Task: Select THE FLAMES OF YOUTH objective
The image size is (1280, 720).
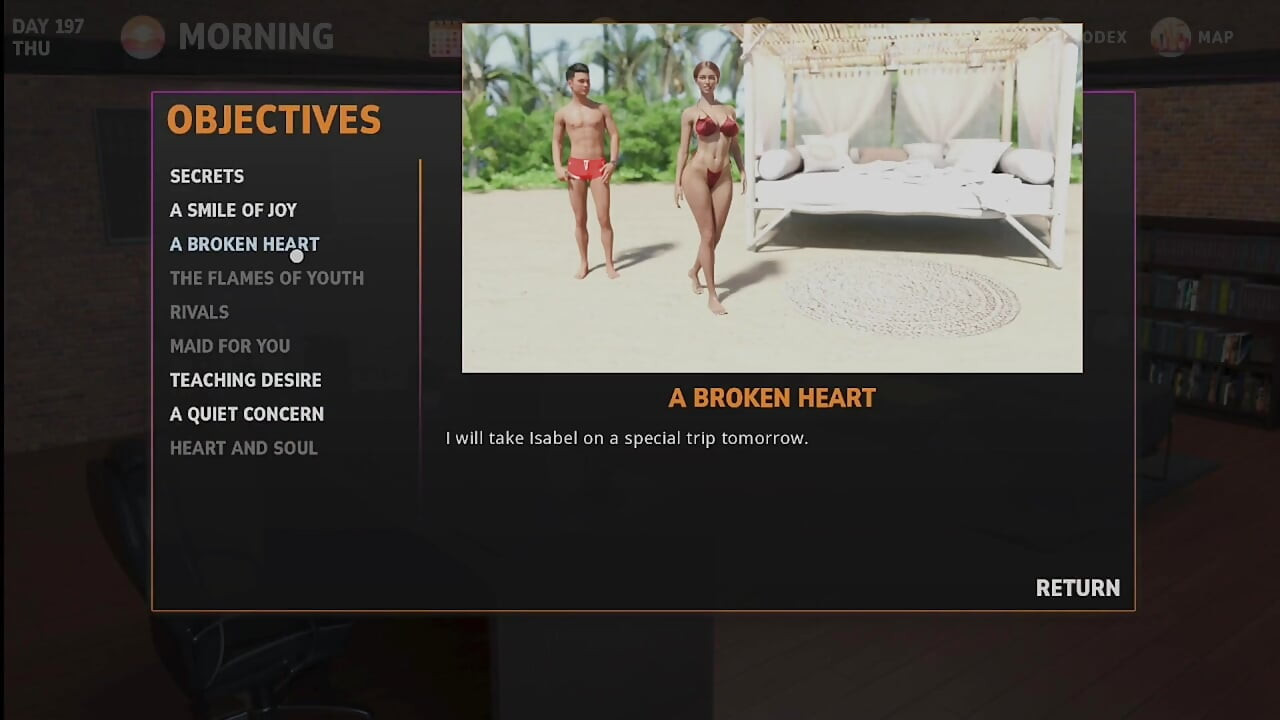Action: tap(266, 278)
